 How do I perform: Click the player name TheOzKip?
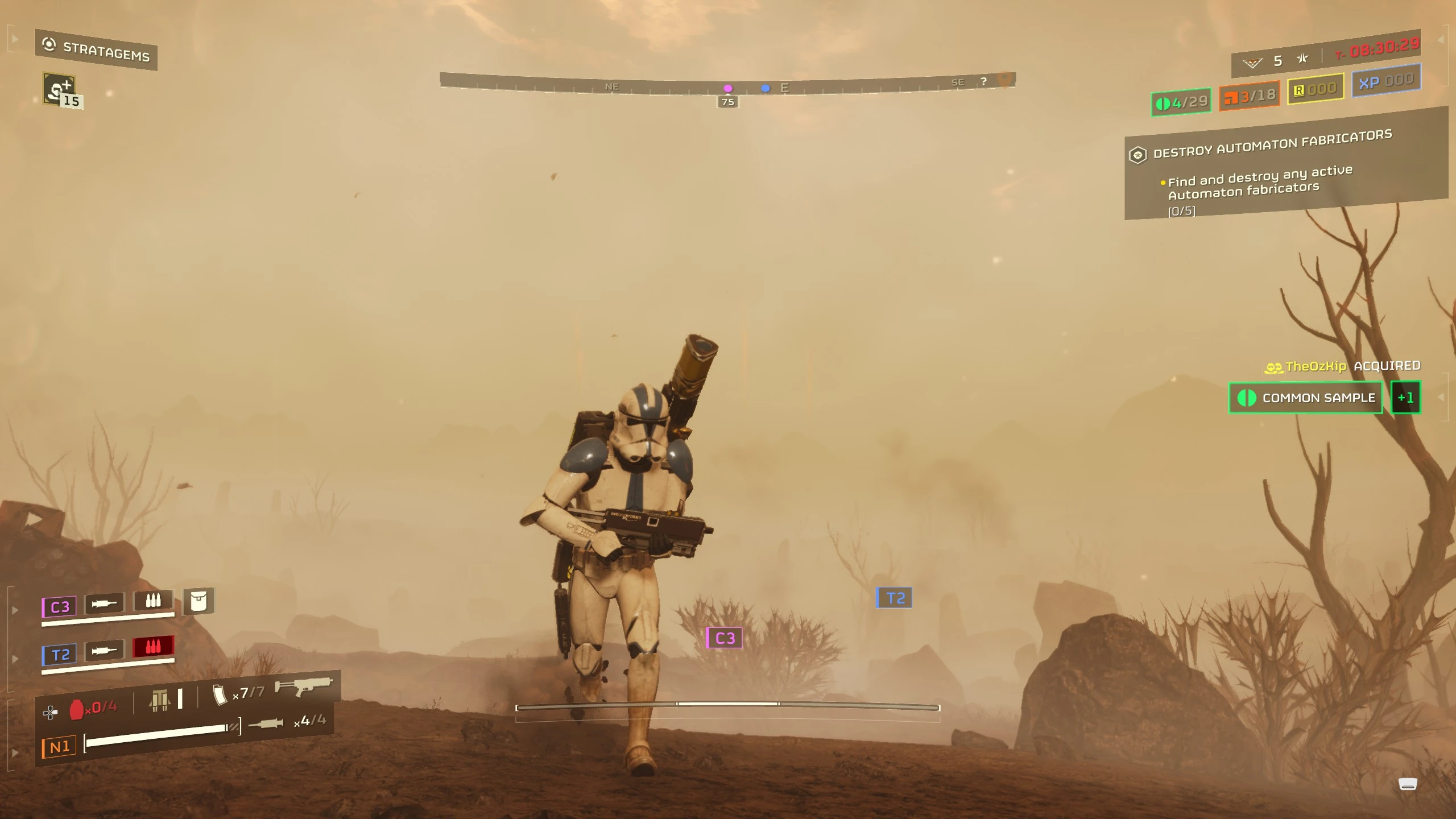pos(1317,366)
